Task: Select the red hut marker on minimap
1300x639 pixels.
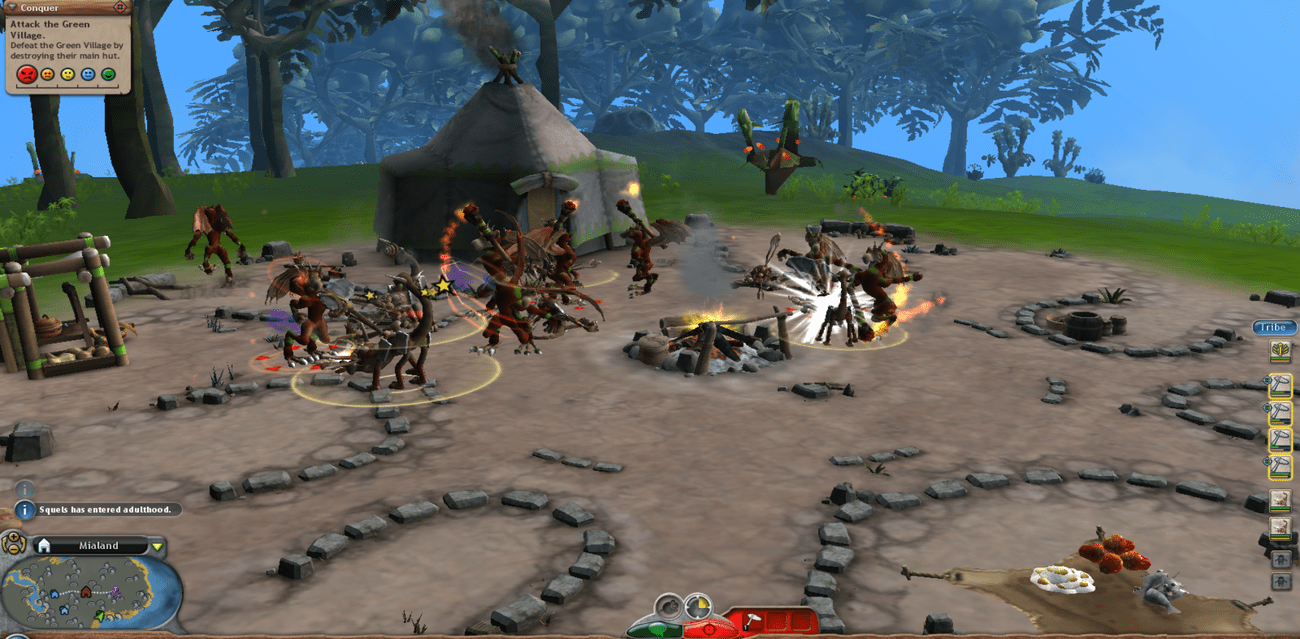Action: [85, 592]
